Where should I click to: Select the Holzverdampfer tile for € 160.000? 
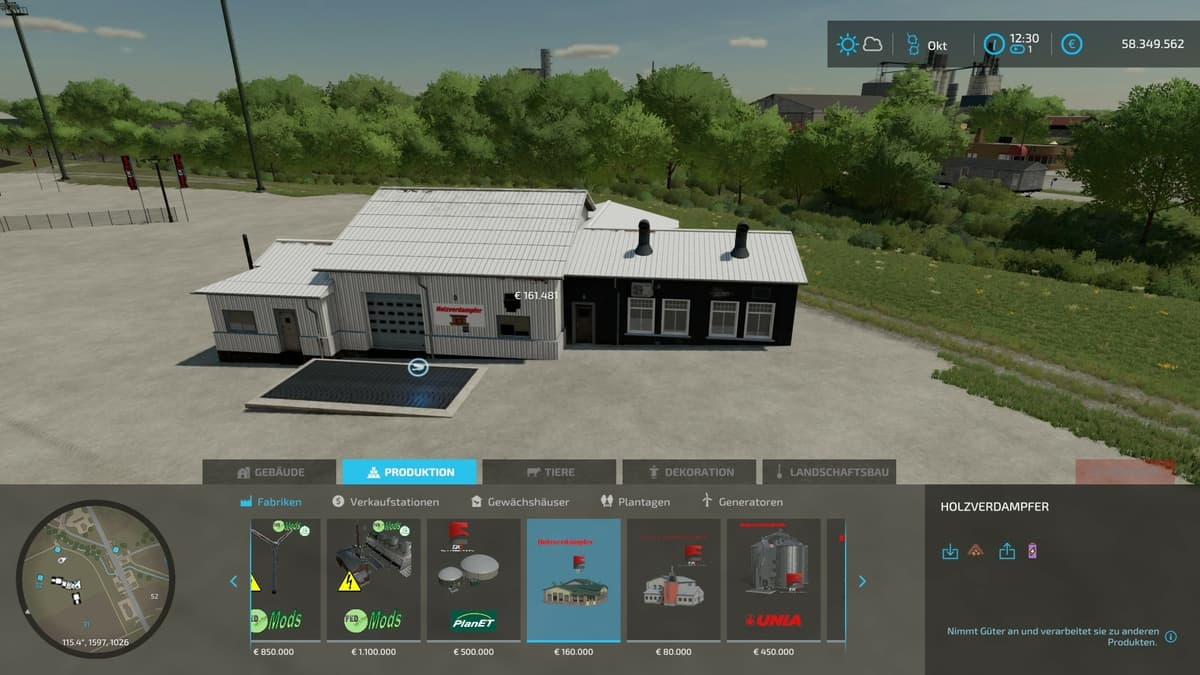point(573,580)
